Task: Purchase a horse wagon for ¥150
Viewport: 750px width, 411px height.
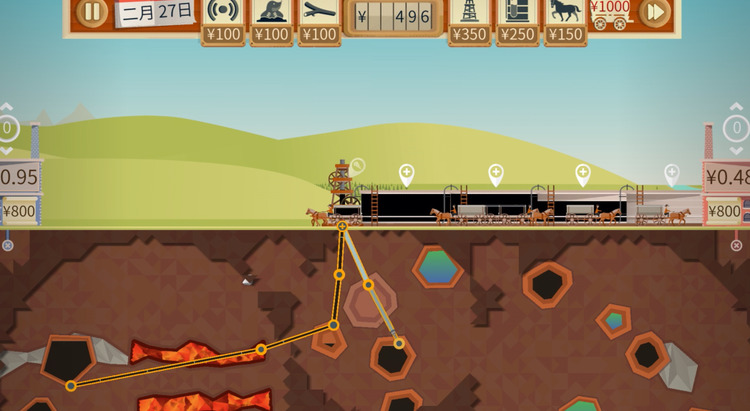Action: 565,12
